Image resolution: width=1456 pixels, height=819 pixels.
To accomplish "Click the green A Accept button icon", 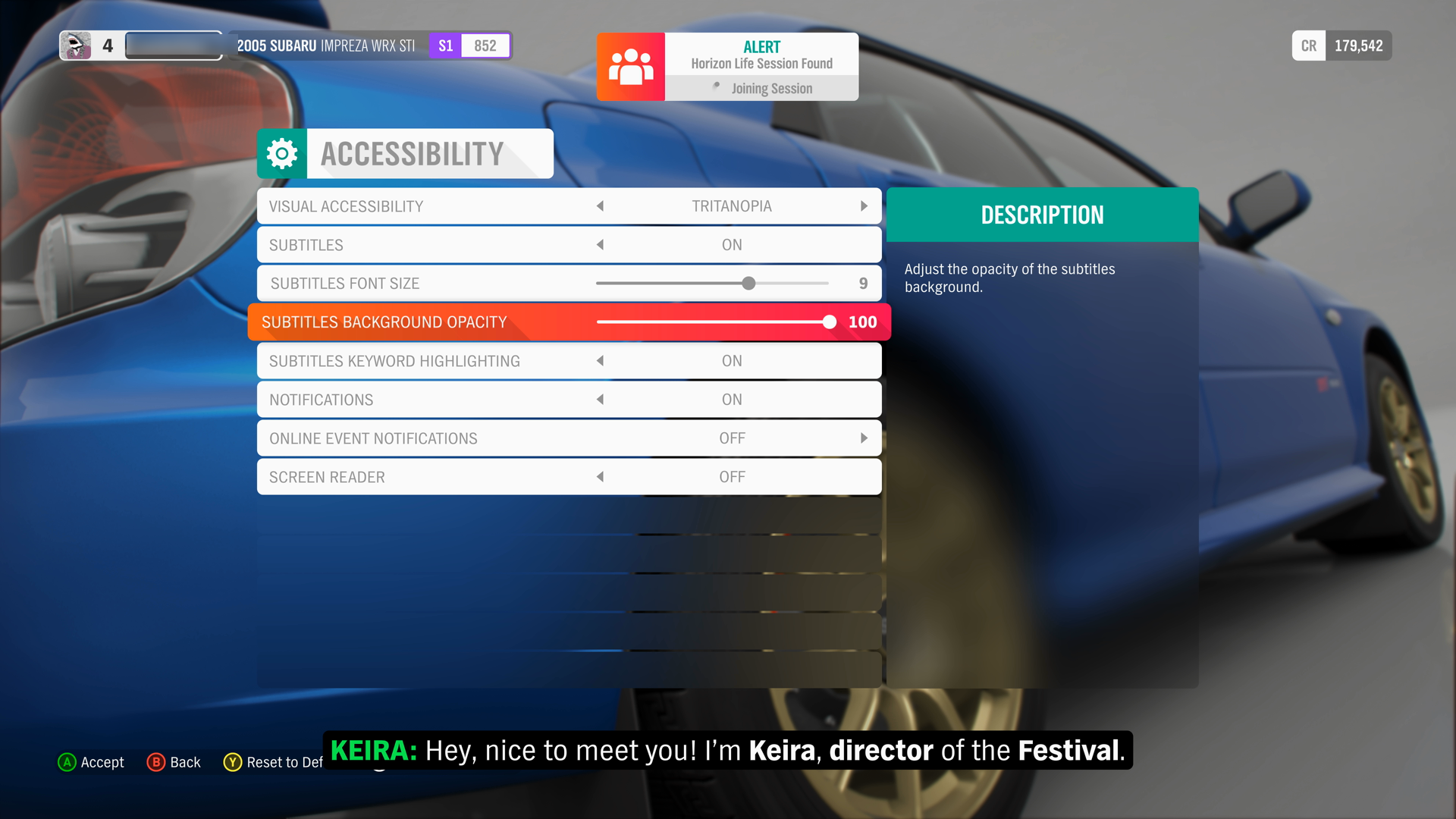I will coord(67,762).
